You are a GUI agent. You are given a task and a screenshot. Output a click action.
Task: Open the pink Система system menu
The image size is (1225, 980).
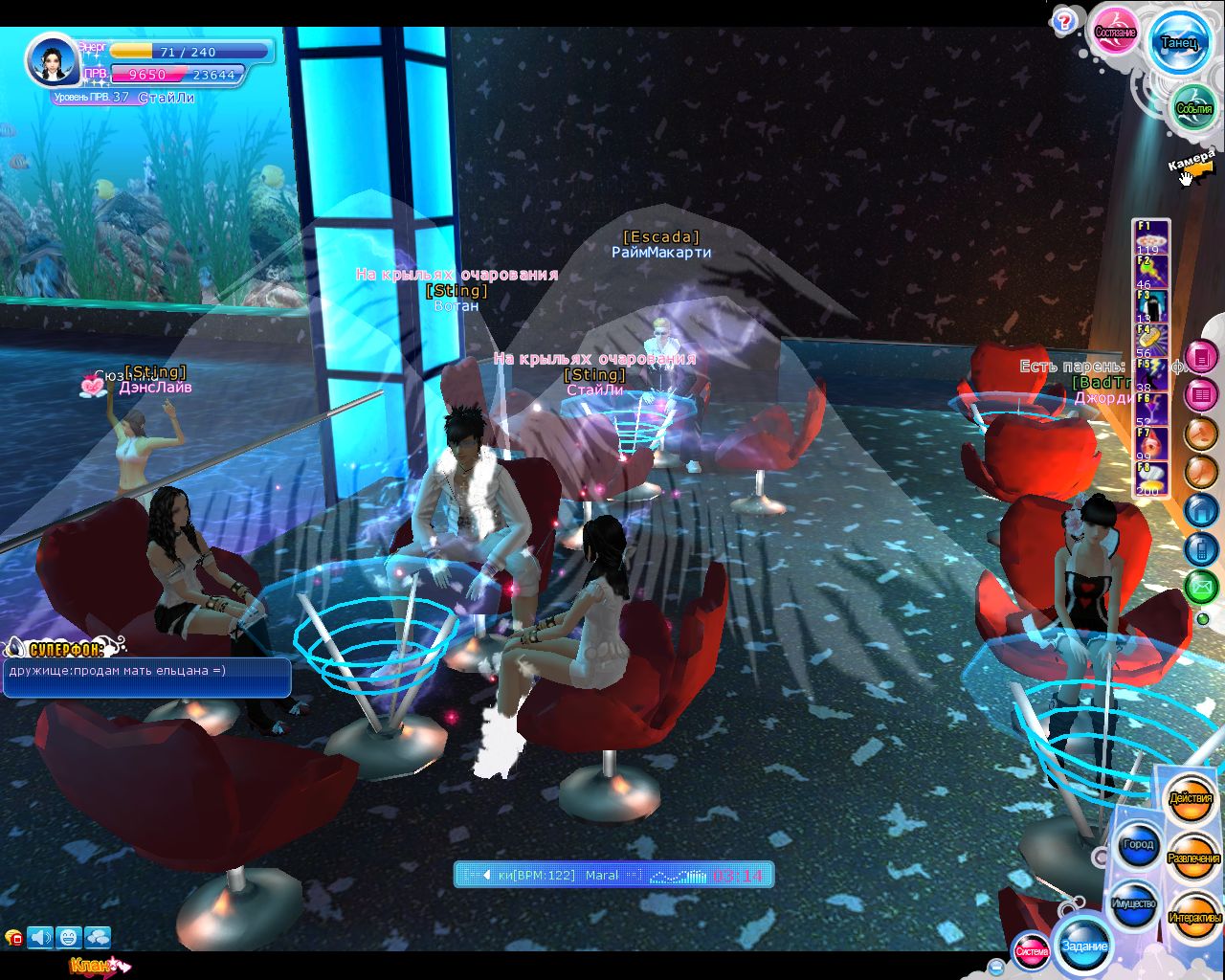pos(1031,950)
